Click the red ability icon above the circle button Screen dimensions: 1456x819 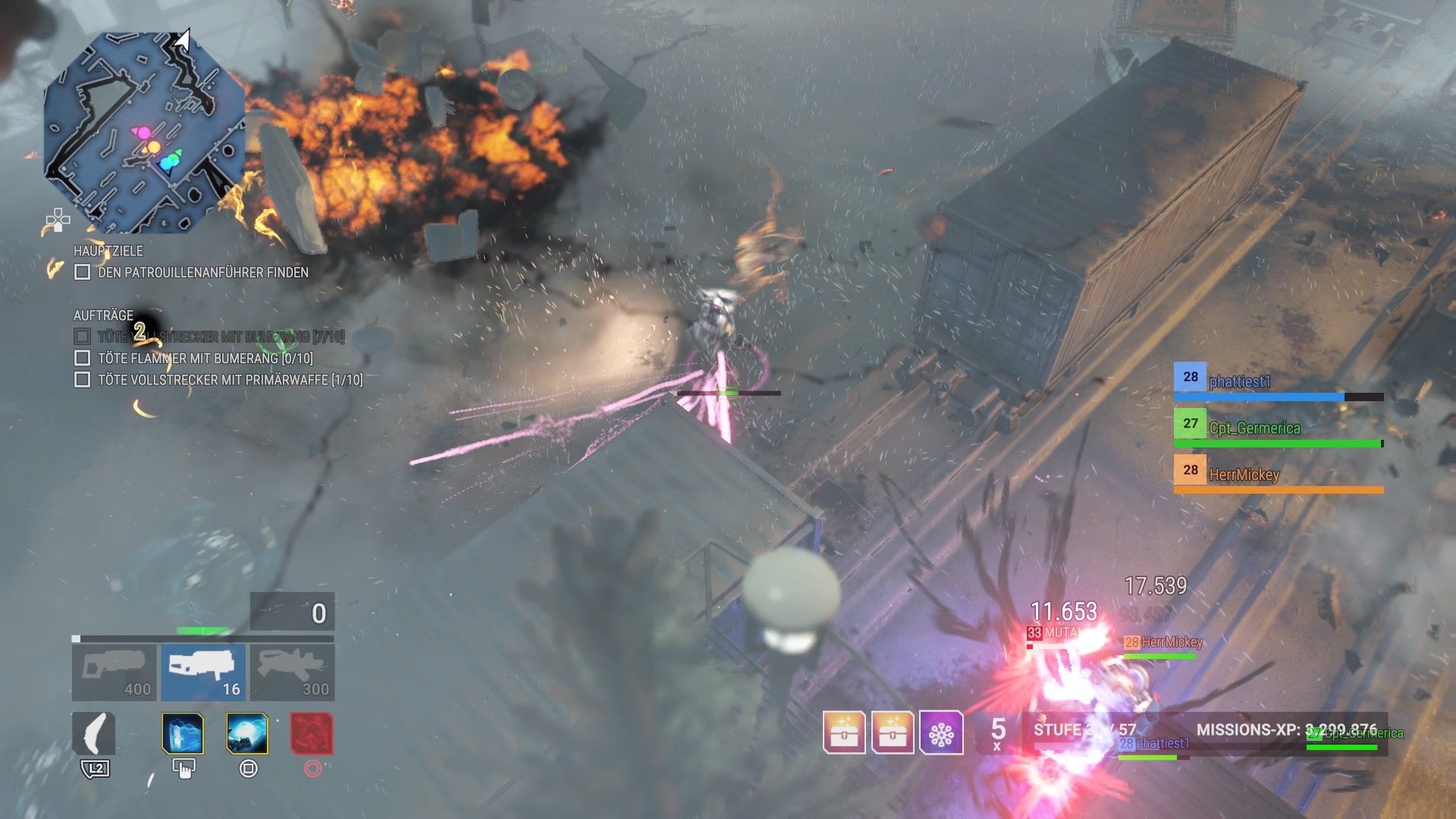coord(313,734)
